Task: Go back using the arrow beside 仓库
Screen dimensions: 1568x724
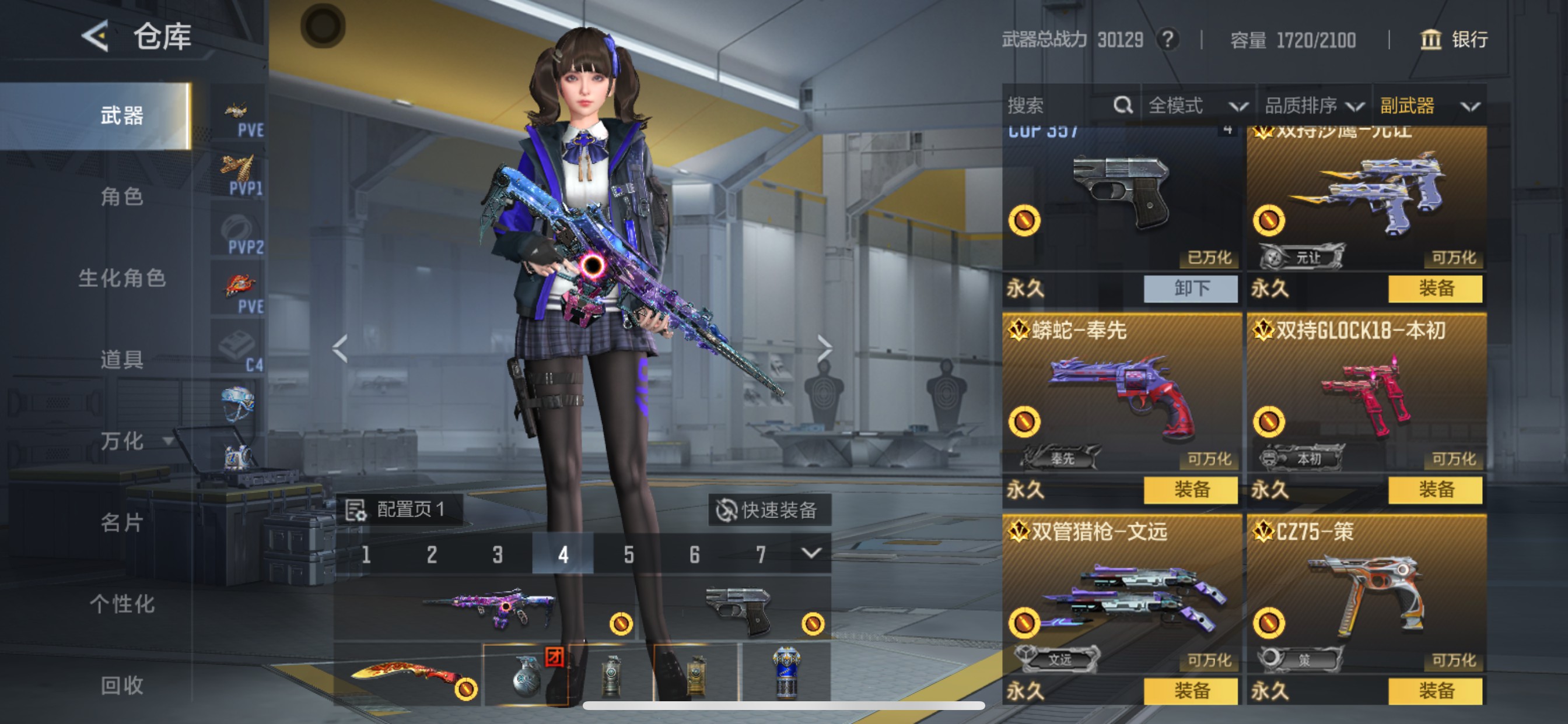Action: point(96,37)
